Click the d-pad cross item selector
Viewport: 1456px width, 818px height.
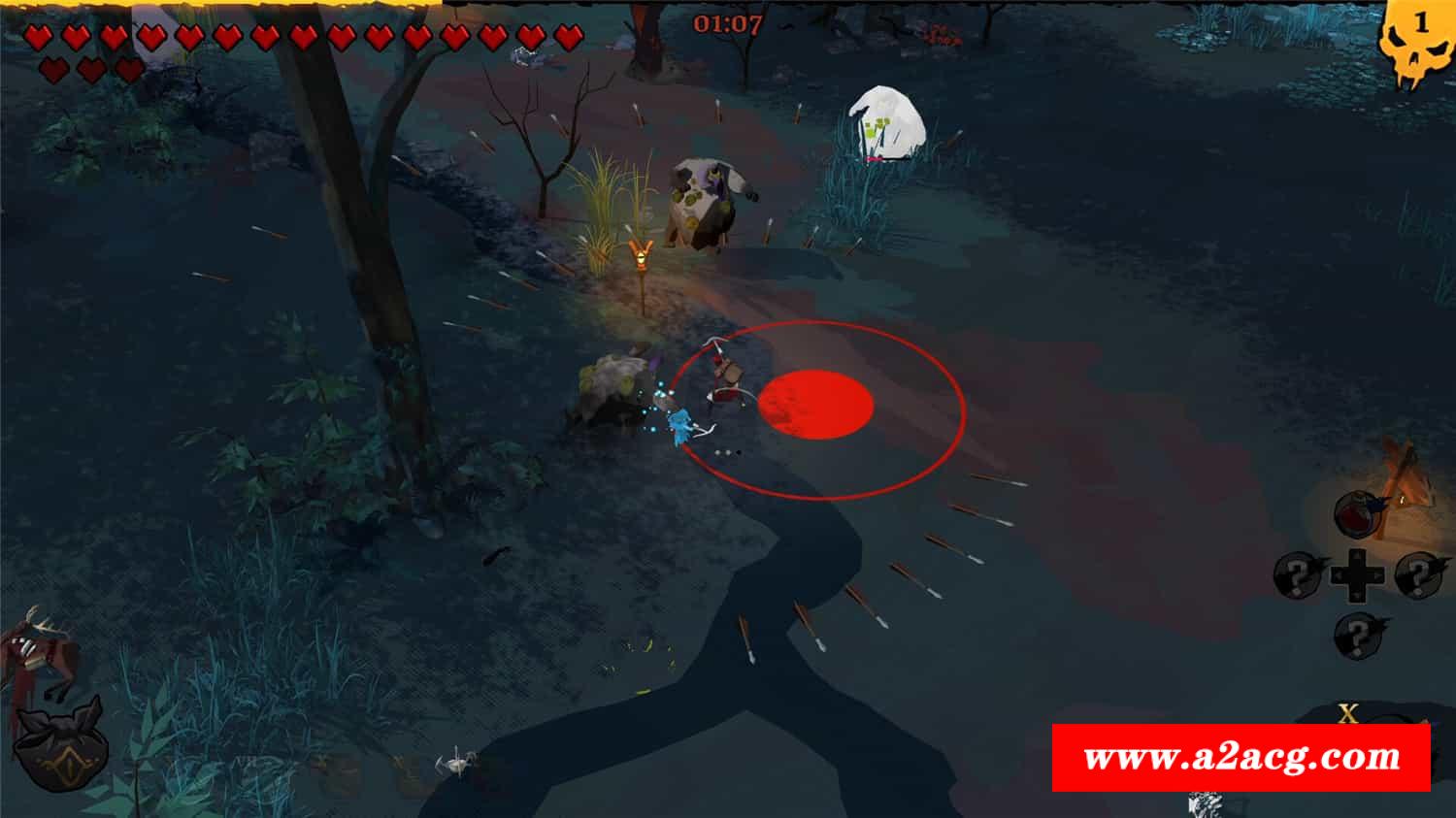pyautogui.click(x=1358, y=574)
